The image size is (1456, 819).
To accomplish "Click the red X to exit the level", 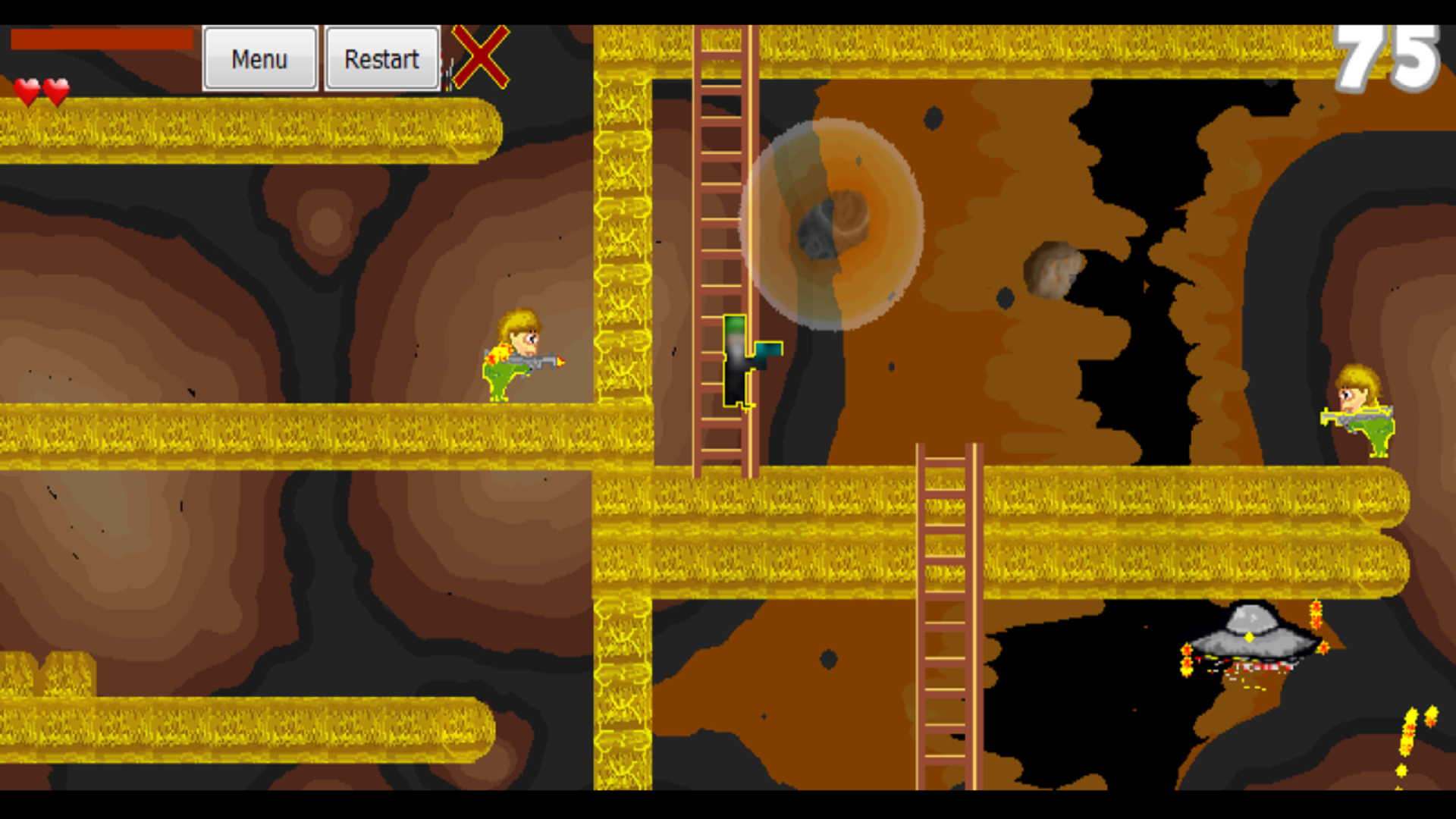I will click(x=480, y=56).
